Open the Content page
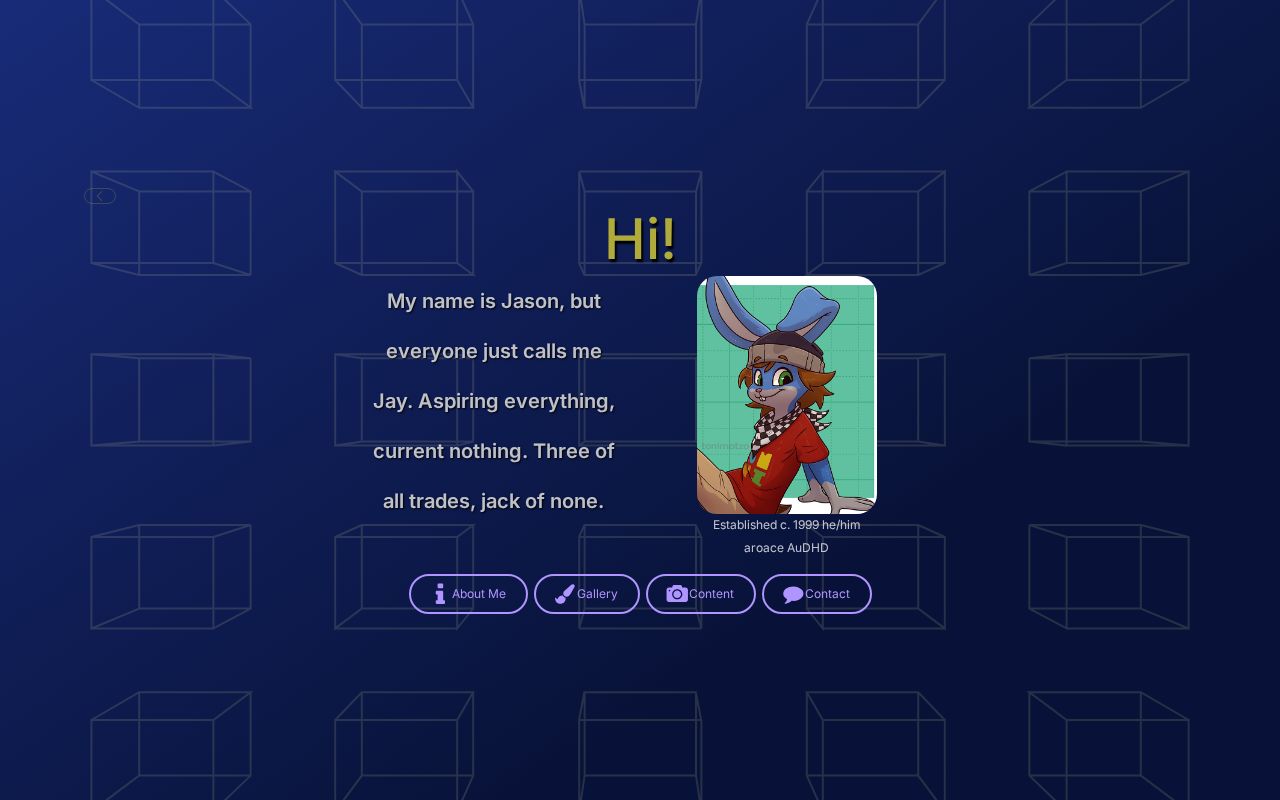This screenshot has width=1280, height=800. pyautogui.click(x=701, y=593)
